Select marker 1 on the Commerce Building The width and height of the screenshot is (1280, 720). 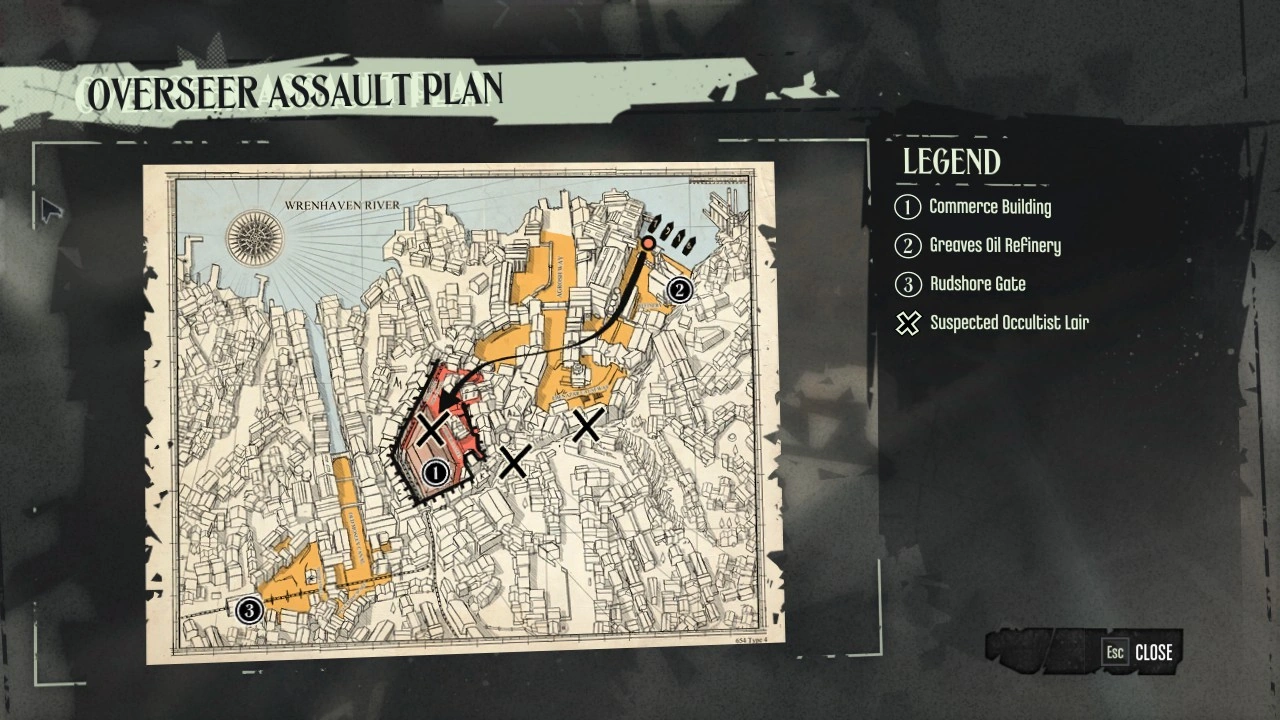(x=435, y=471)
